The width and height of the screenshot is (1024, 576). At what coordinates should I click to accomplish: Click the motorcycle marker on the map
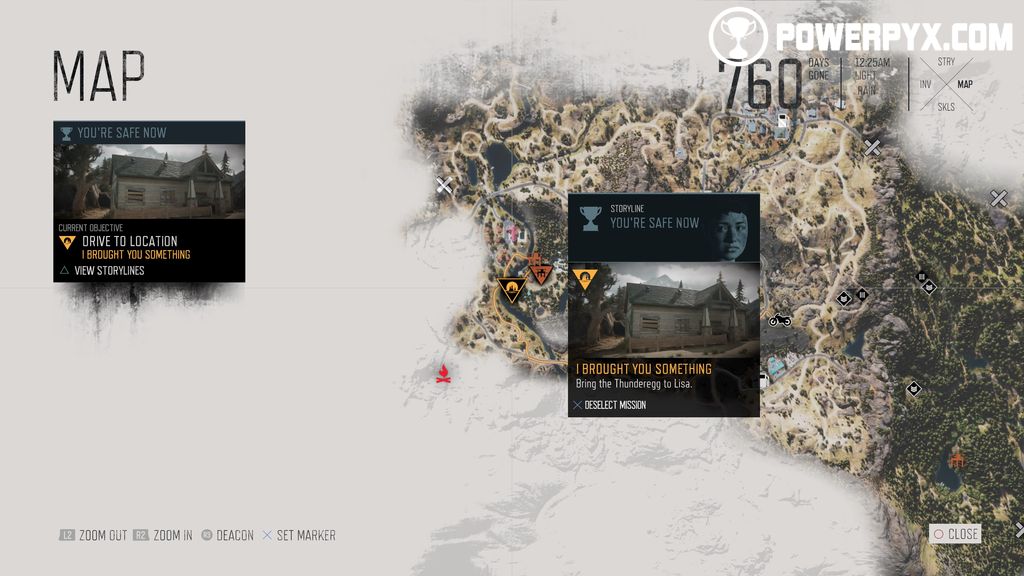[780, 320]
